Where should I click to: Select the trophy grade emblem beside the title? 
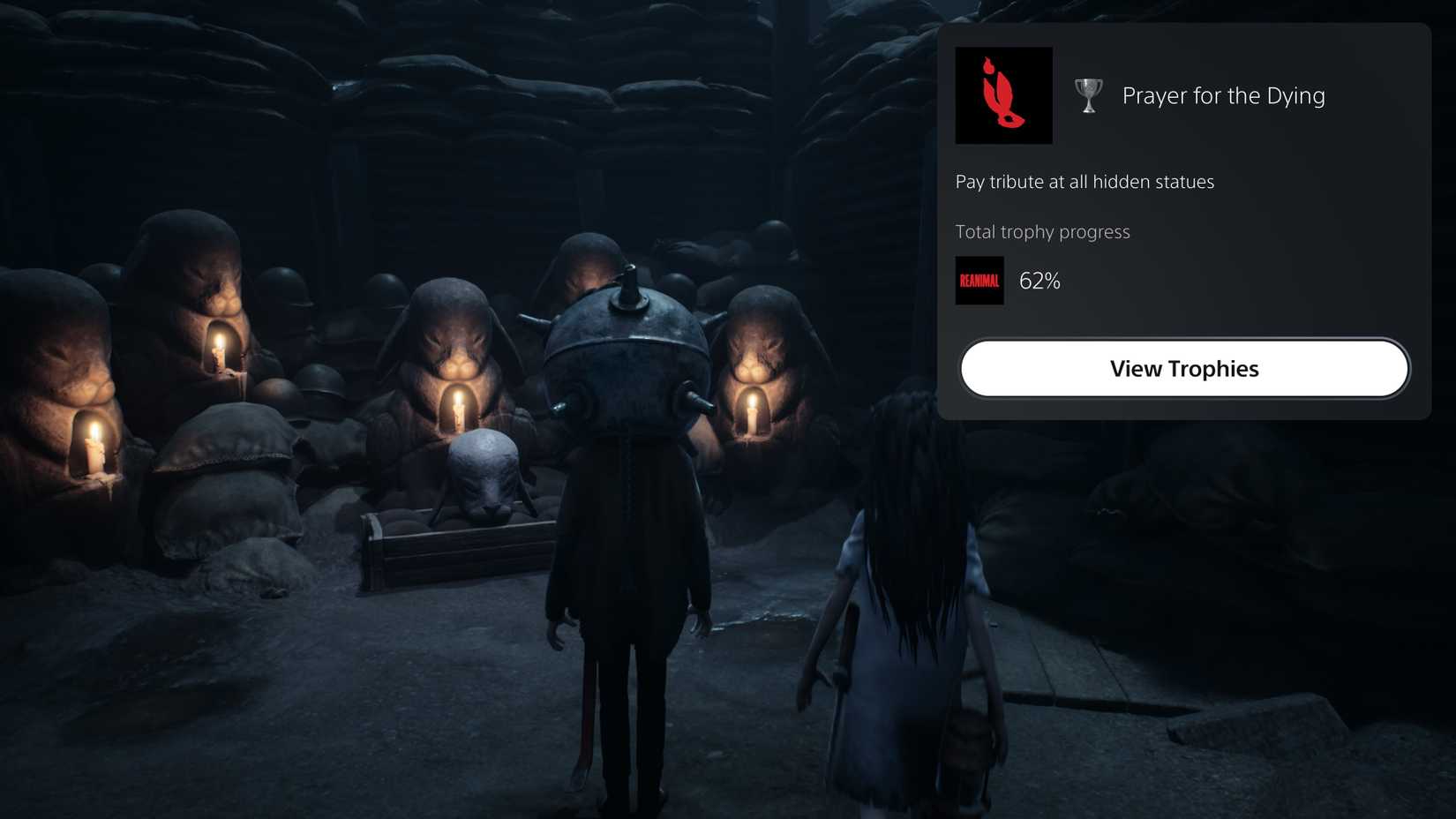1087,95
